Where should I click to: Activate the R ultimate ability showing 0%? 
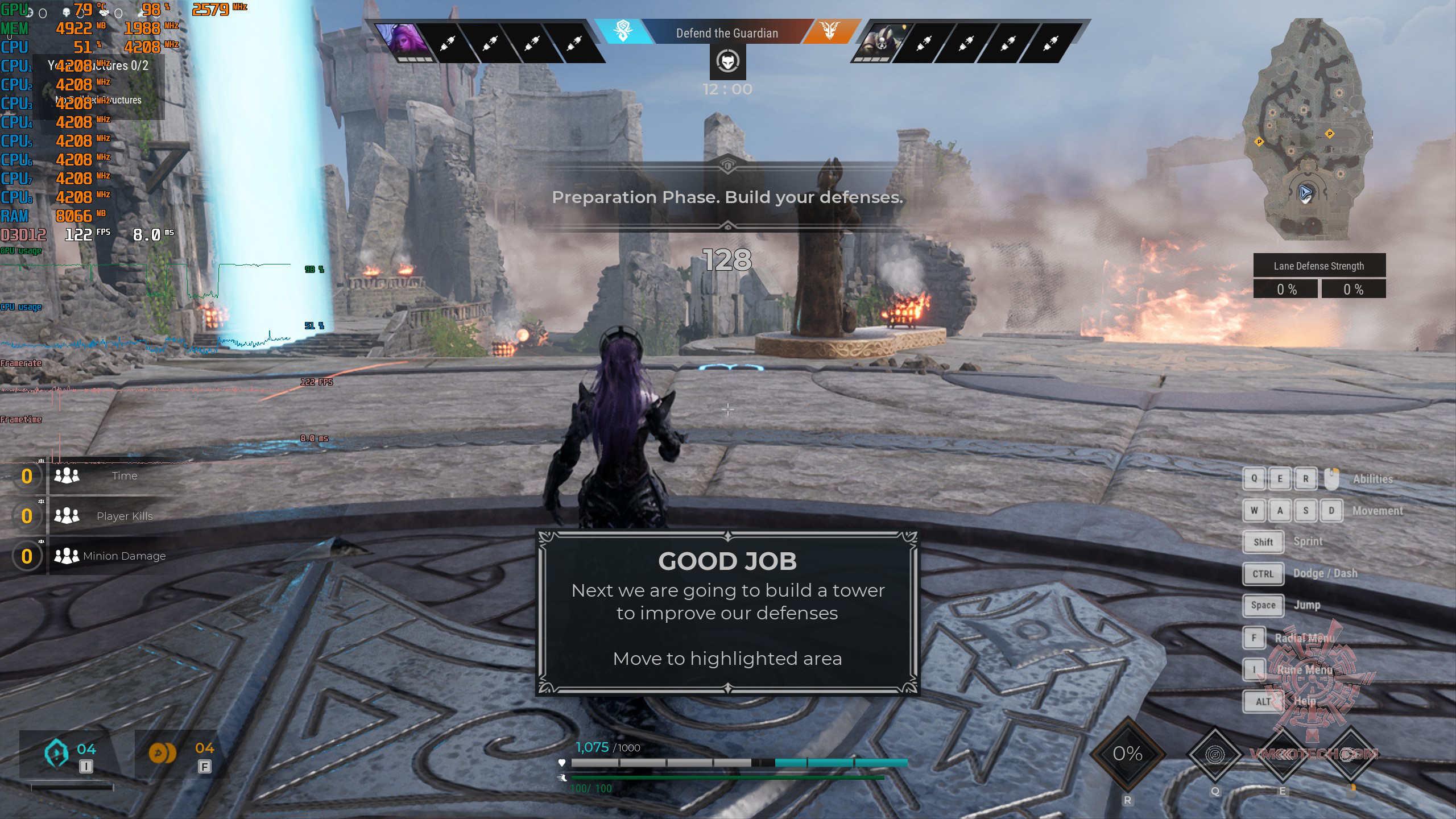tap(1127, 754)
